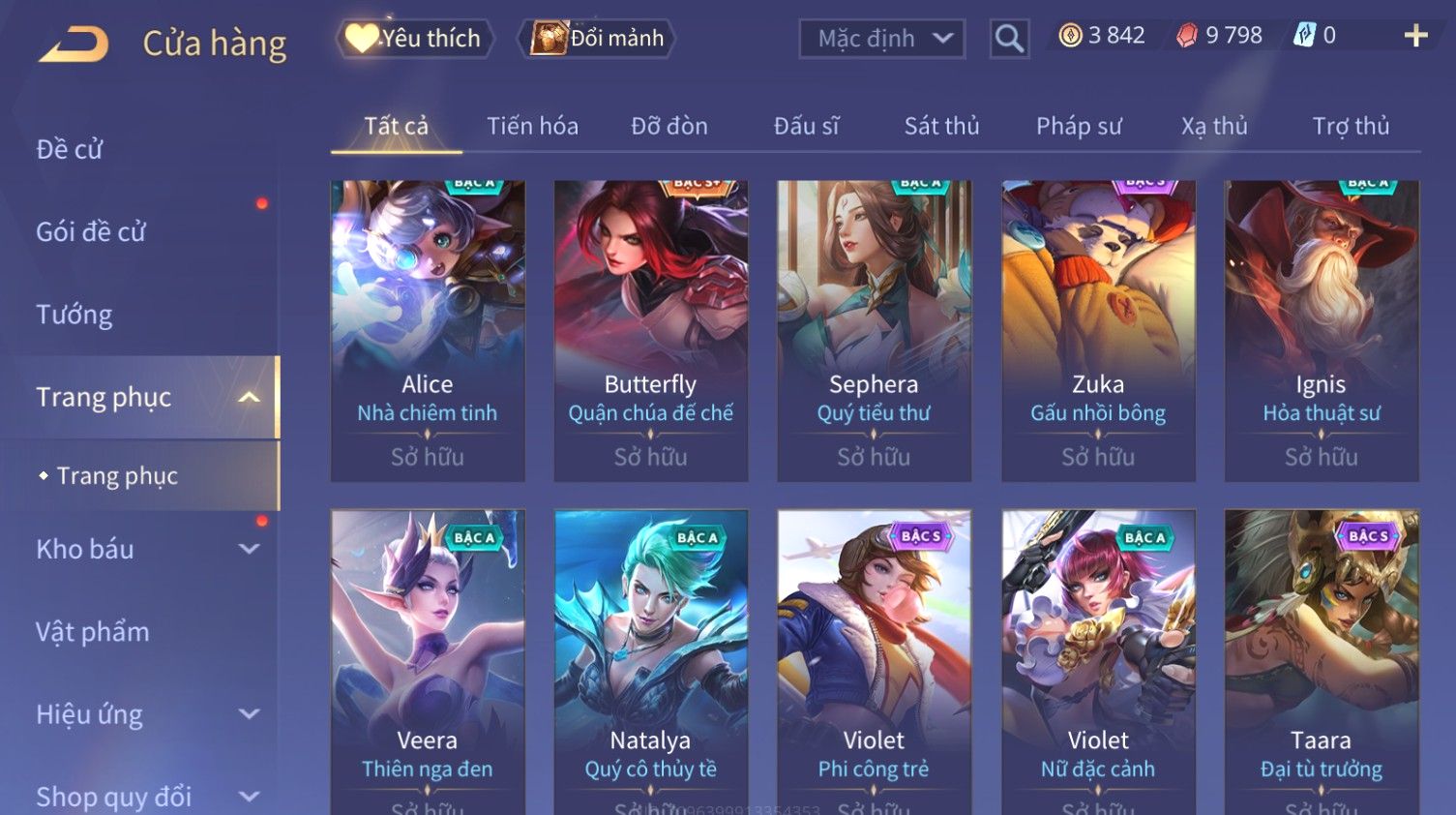Open the Đổi mảnh exchange
1456x815 pixels.
click(x=598, y=39)
